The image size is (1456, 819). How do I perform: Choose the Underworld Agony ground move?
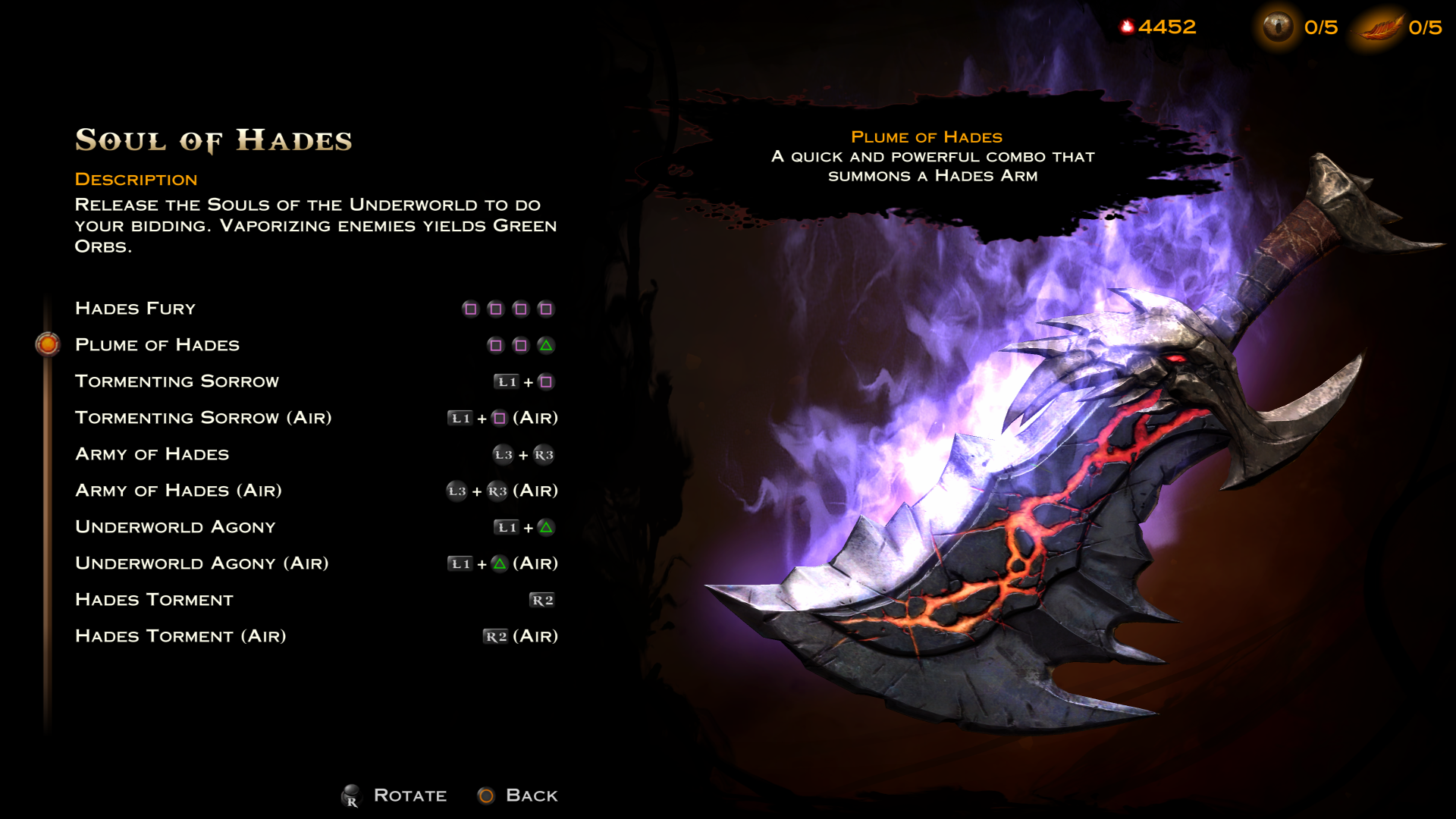[x=175, y=527]
